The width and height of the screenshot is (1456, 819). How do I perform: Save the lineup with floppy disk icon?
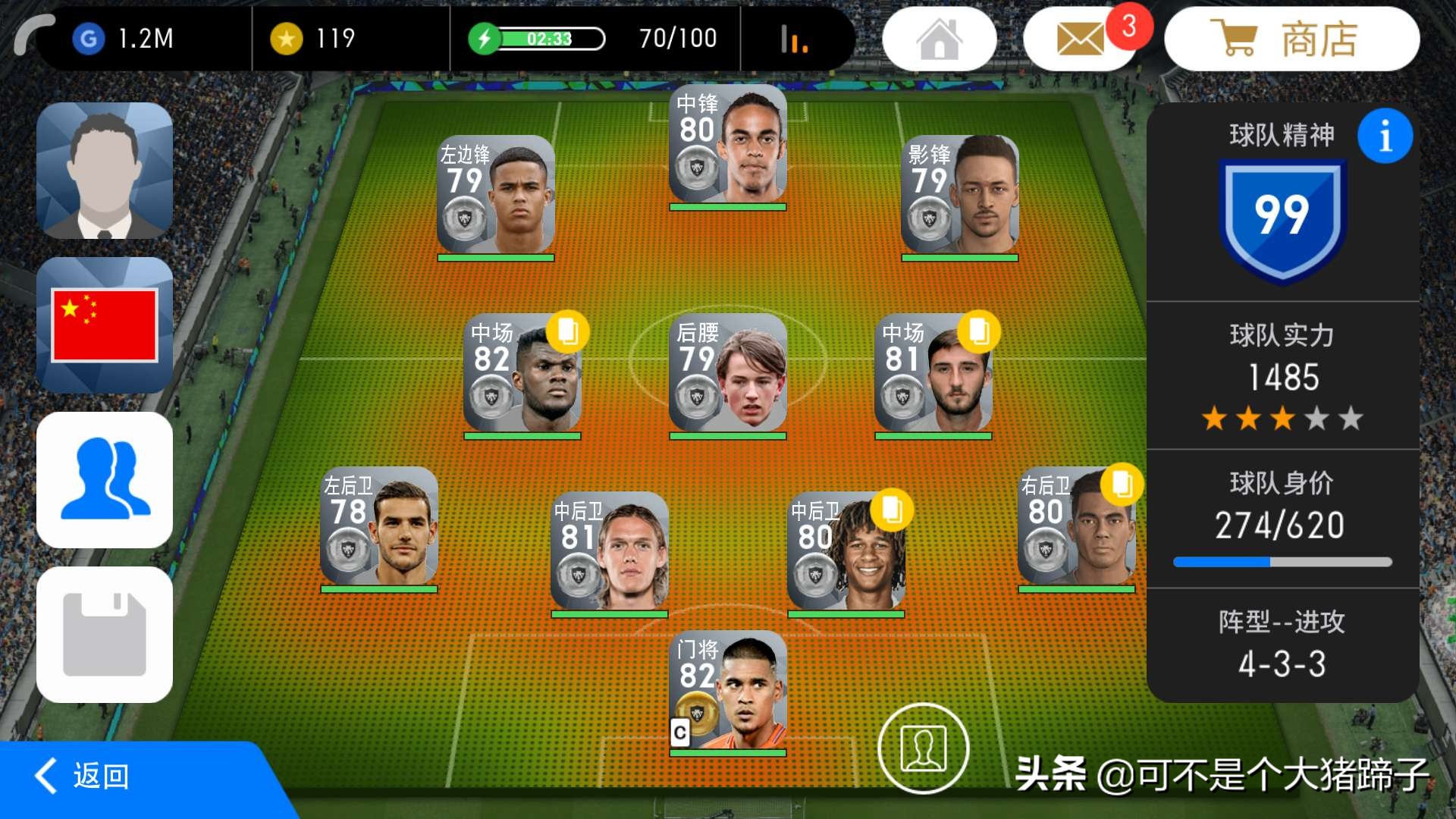pyautogui.click(x=105, y=635)
